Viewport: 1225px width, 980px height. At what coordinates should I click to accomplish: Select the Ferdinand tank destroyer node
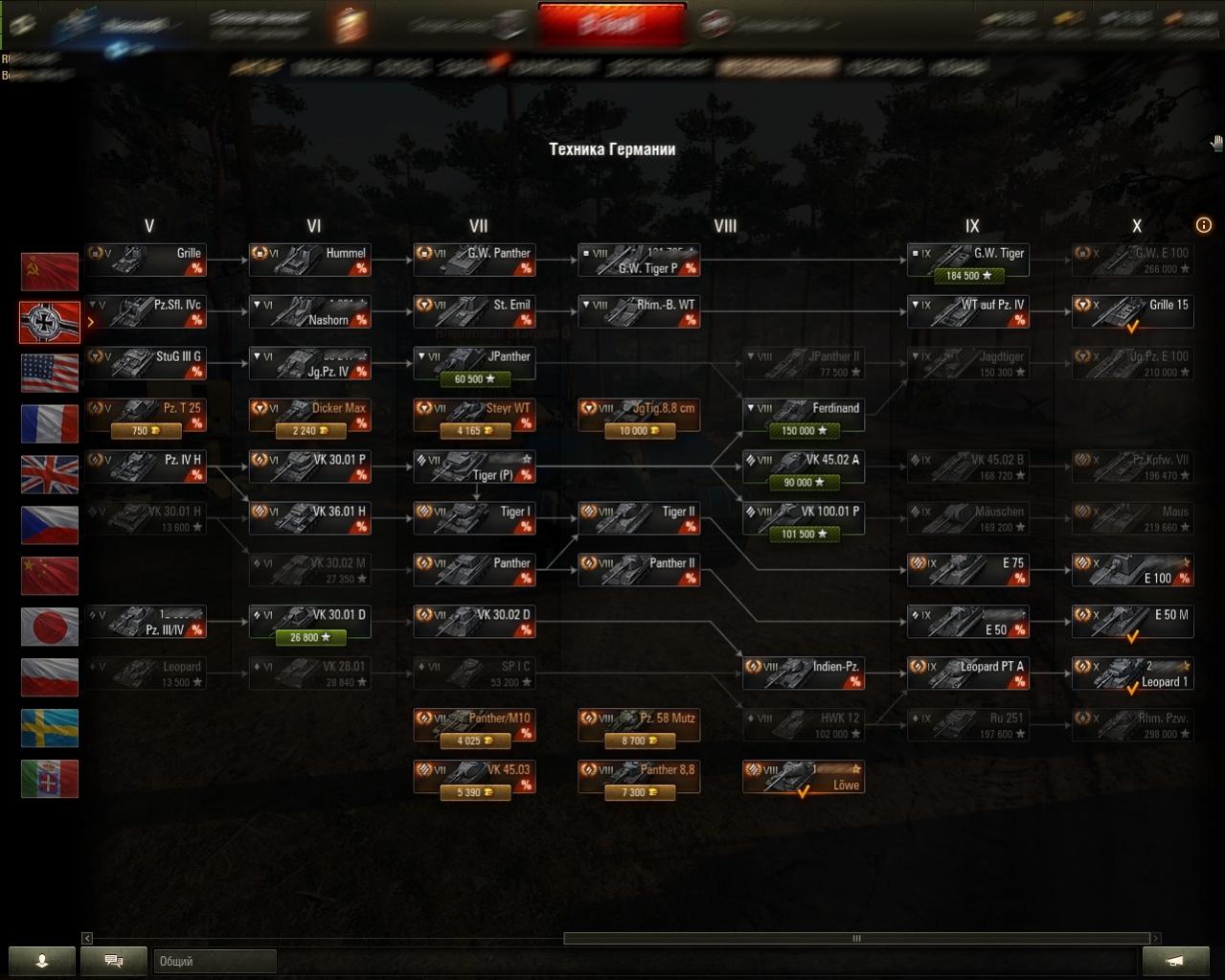803,416
